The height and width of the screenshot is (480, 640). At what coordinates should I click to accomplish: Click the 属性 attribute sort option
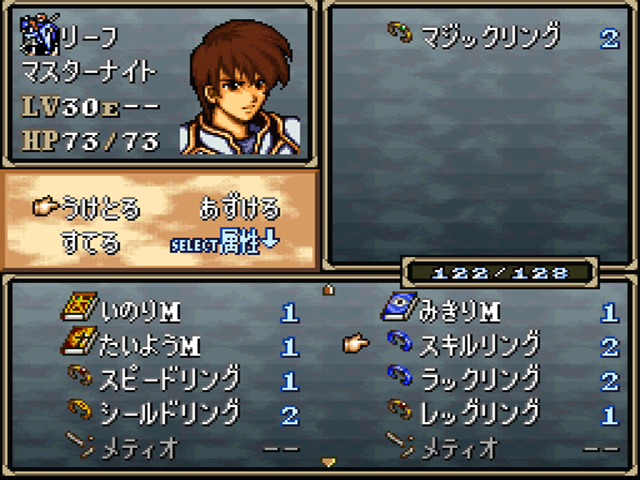[240, 243]
